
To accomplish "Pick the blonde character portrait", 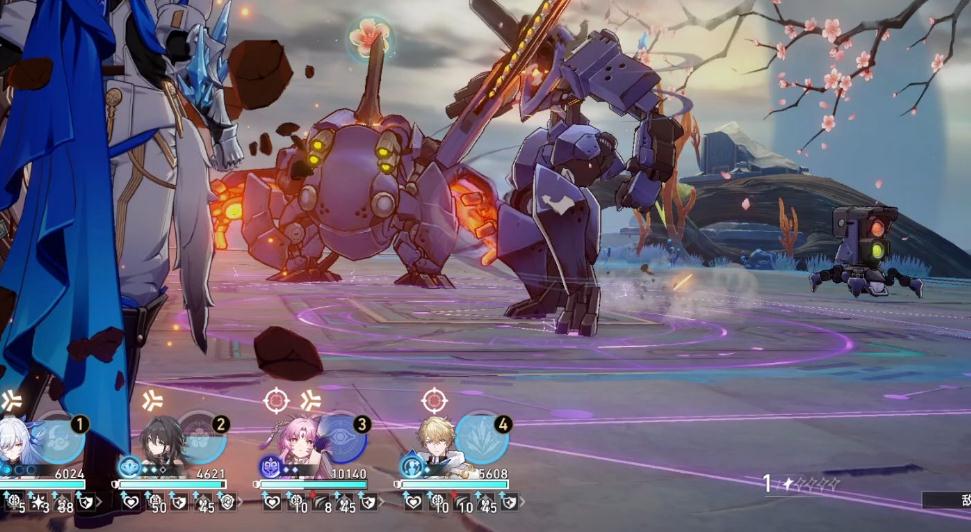I will [x=440, y=446].
